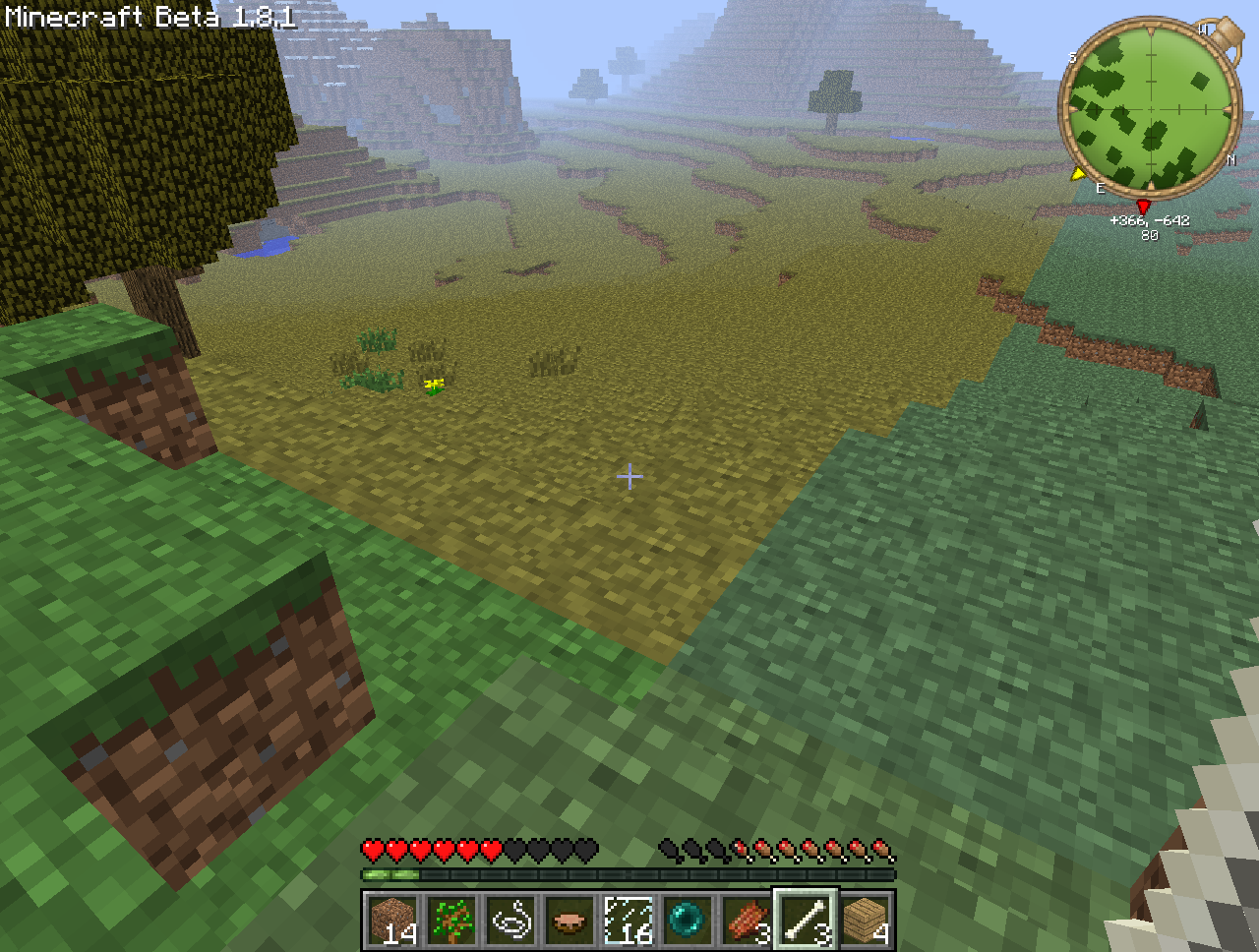Click the yellow arrow marker on the minimap rim

[x=1078, y=174]
